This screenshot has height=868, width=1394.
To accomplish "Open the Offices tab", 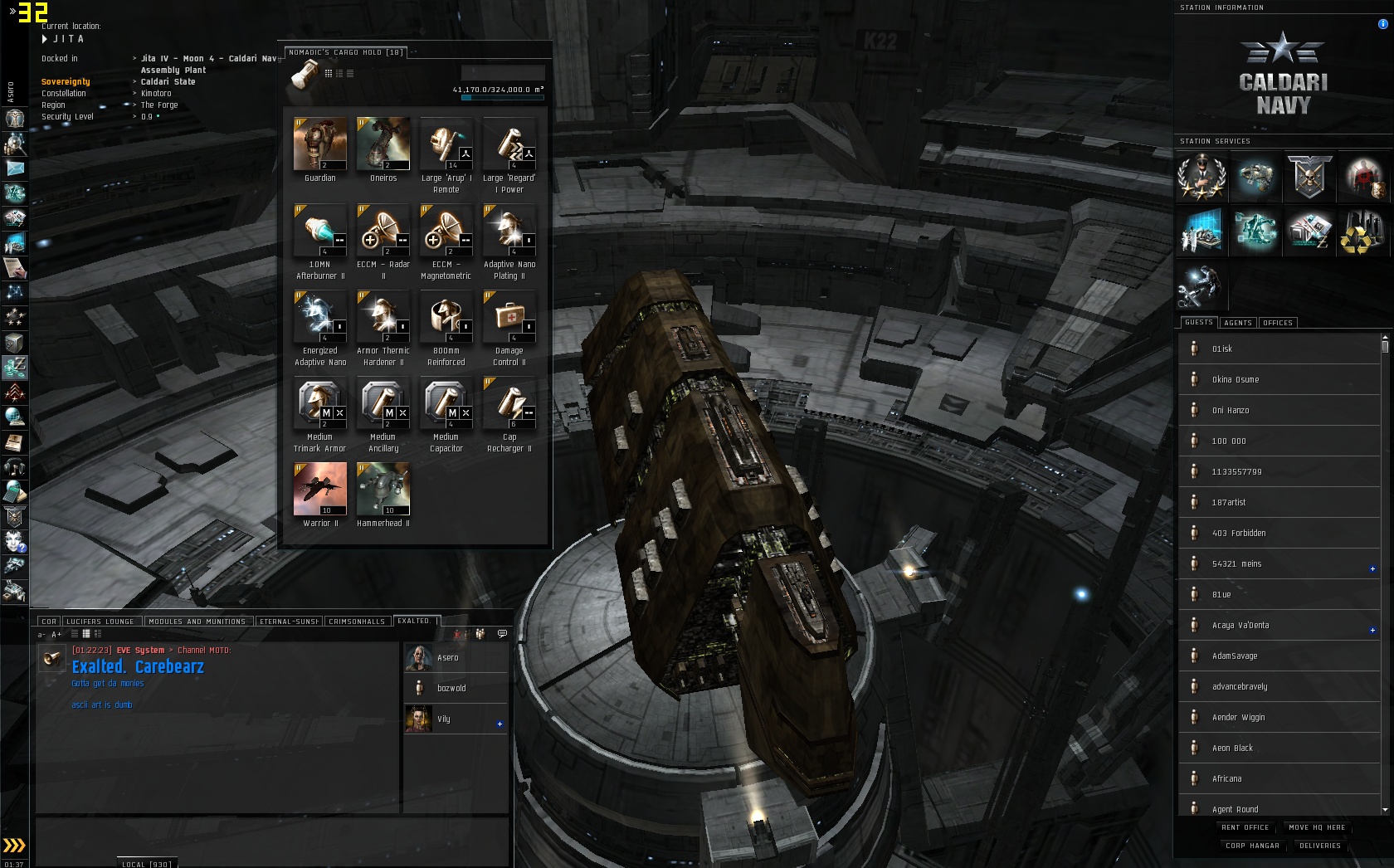I will [1277, 323].
